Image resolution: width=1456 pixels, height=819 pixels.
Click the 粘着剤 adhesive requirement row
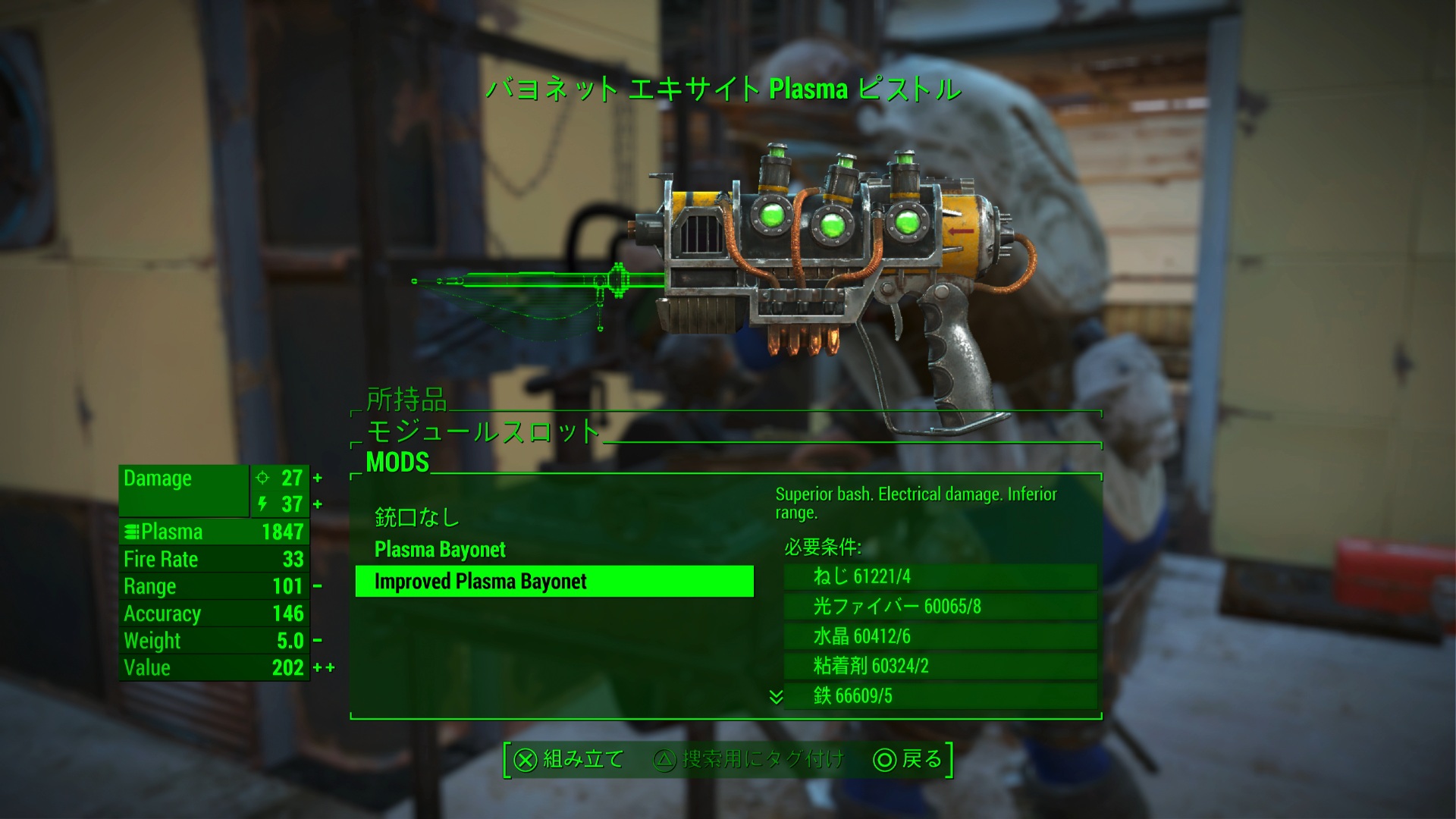click(940, 666)
